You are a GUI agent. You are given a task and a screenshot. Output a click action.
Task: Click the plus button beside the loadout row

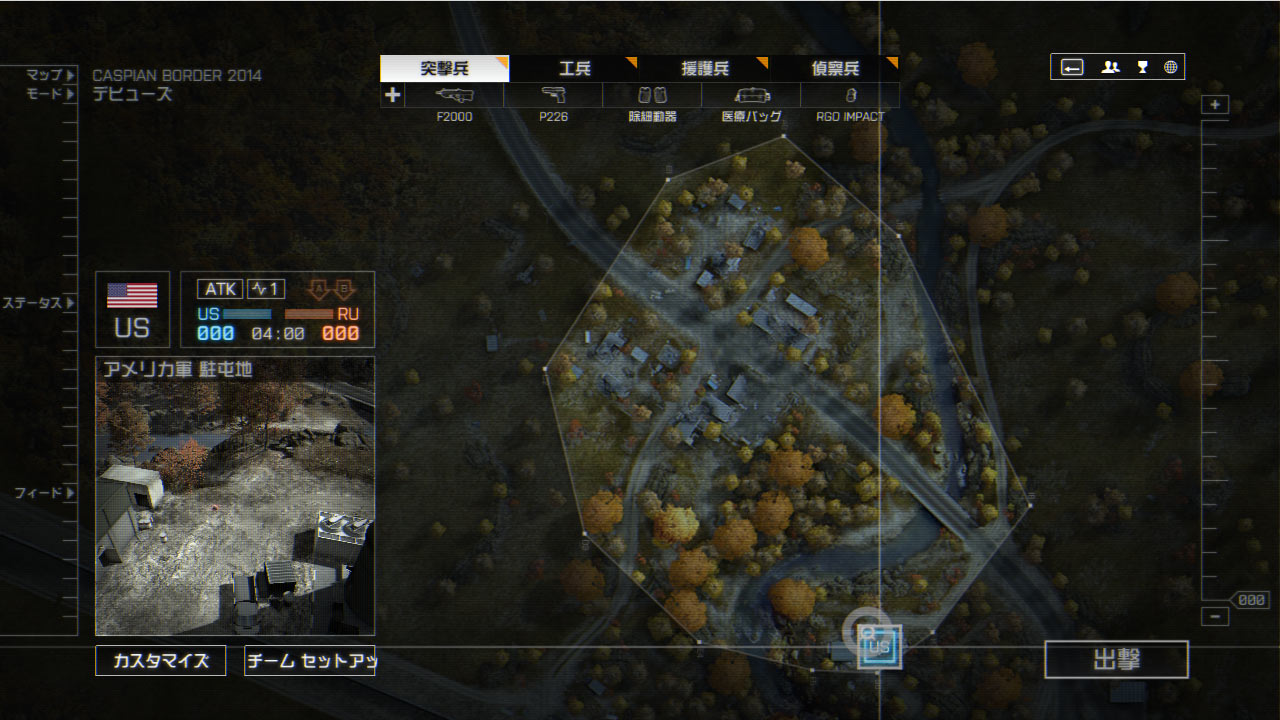(x=392, y=95)
